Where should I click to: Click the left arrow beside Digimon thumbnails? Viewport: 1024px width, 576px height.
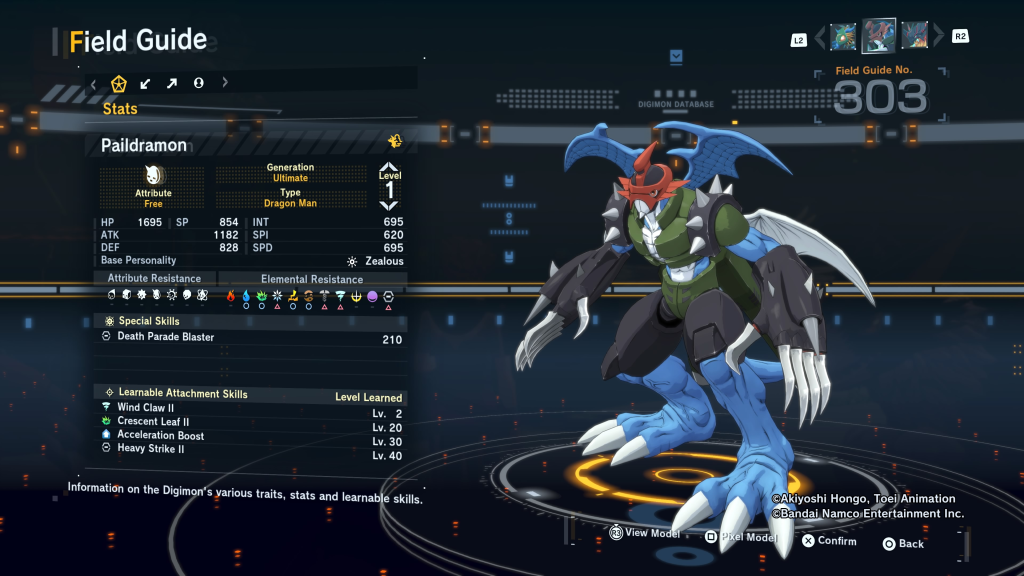(821, 38)
